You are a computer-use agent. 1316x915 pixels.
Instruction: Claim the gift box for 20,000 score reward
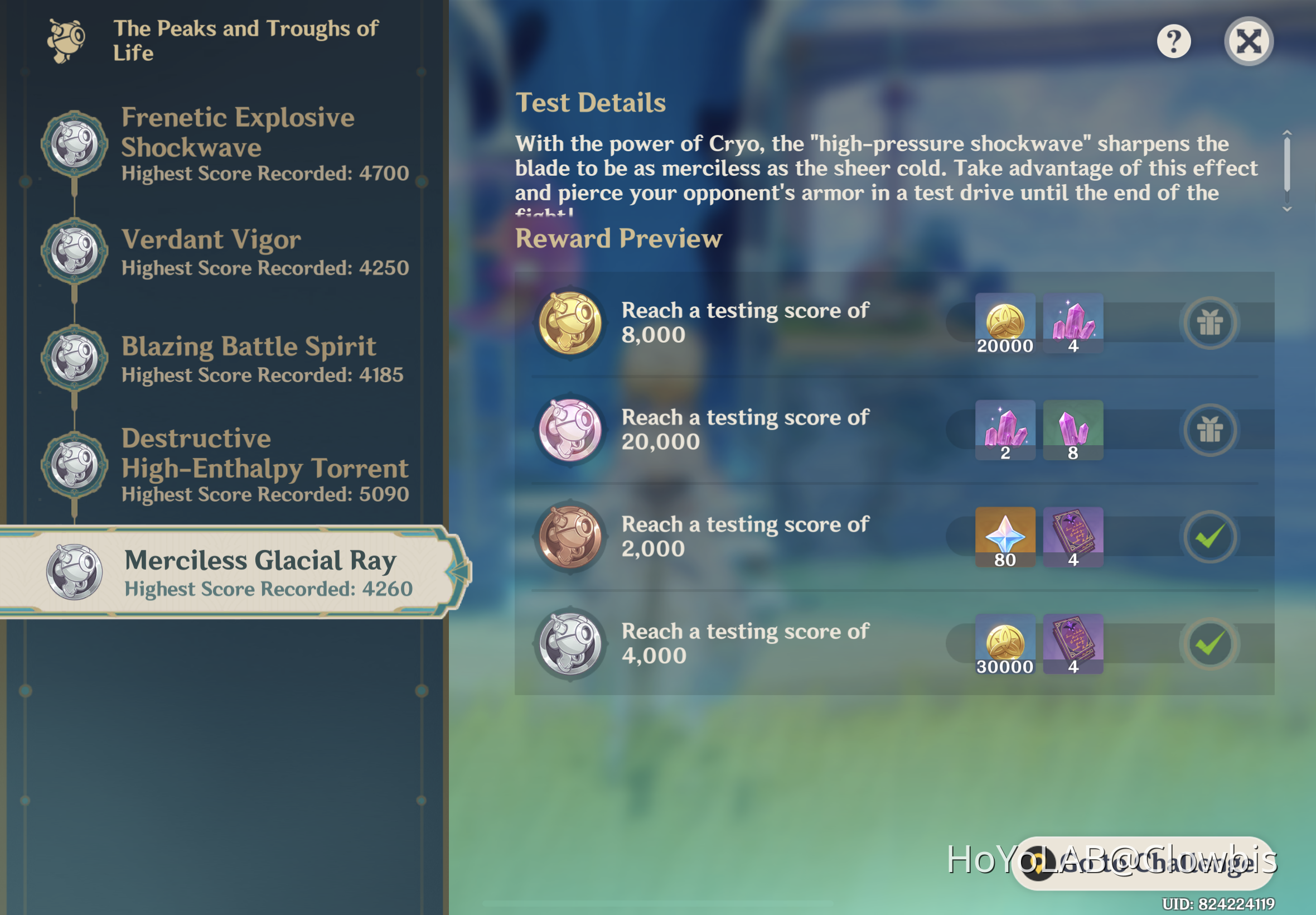pyautogui.click(x=1211, y=430)
